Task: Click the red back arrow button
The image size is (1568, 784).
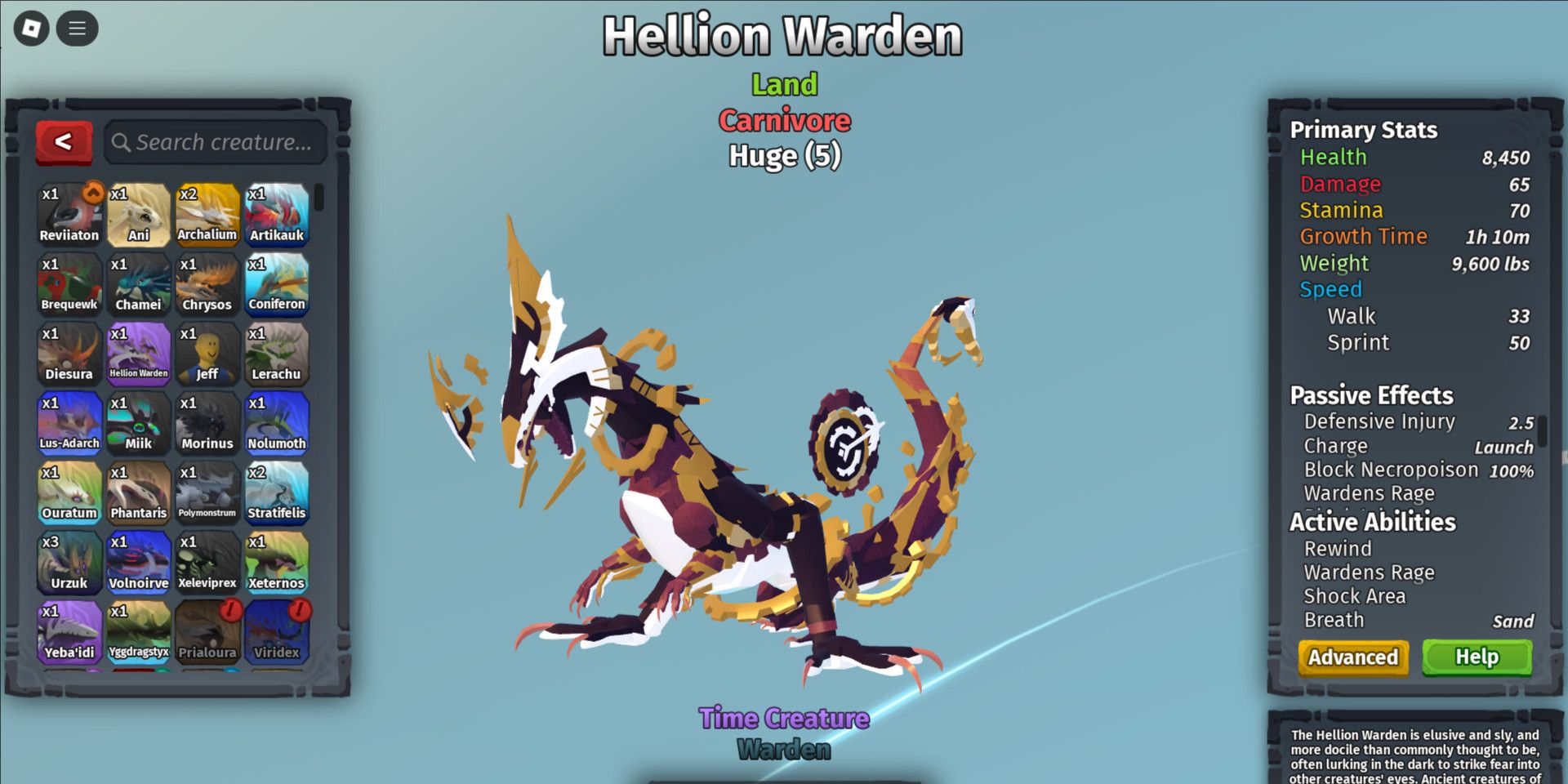Action: (x=64, y=142)
